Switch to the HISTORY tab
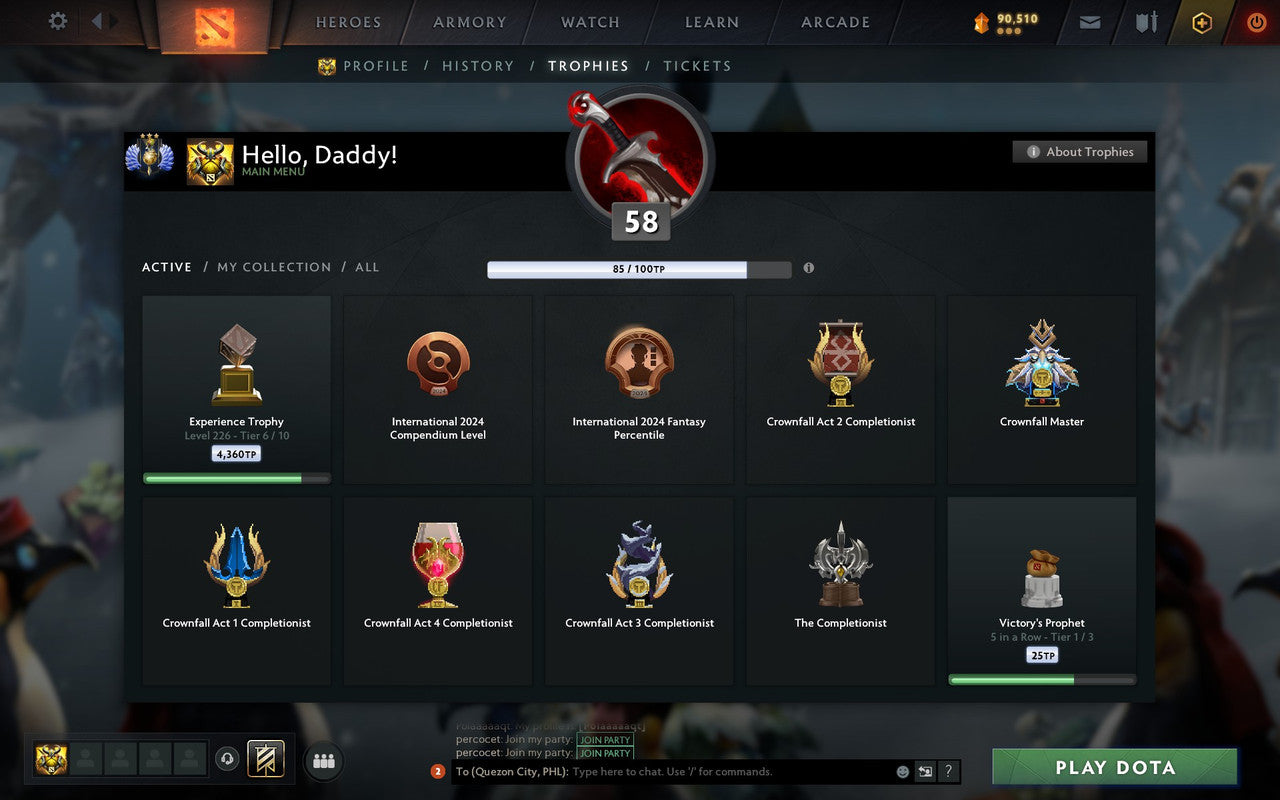This screenshot has height=800, width=1280. click(x=478, y=65)
